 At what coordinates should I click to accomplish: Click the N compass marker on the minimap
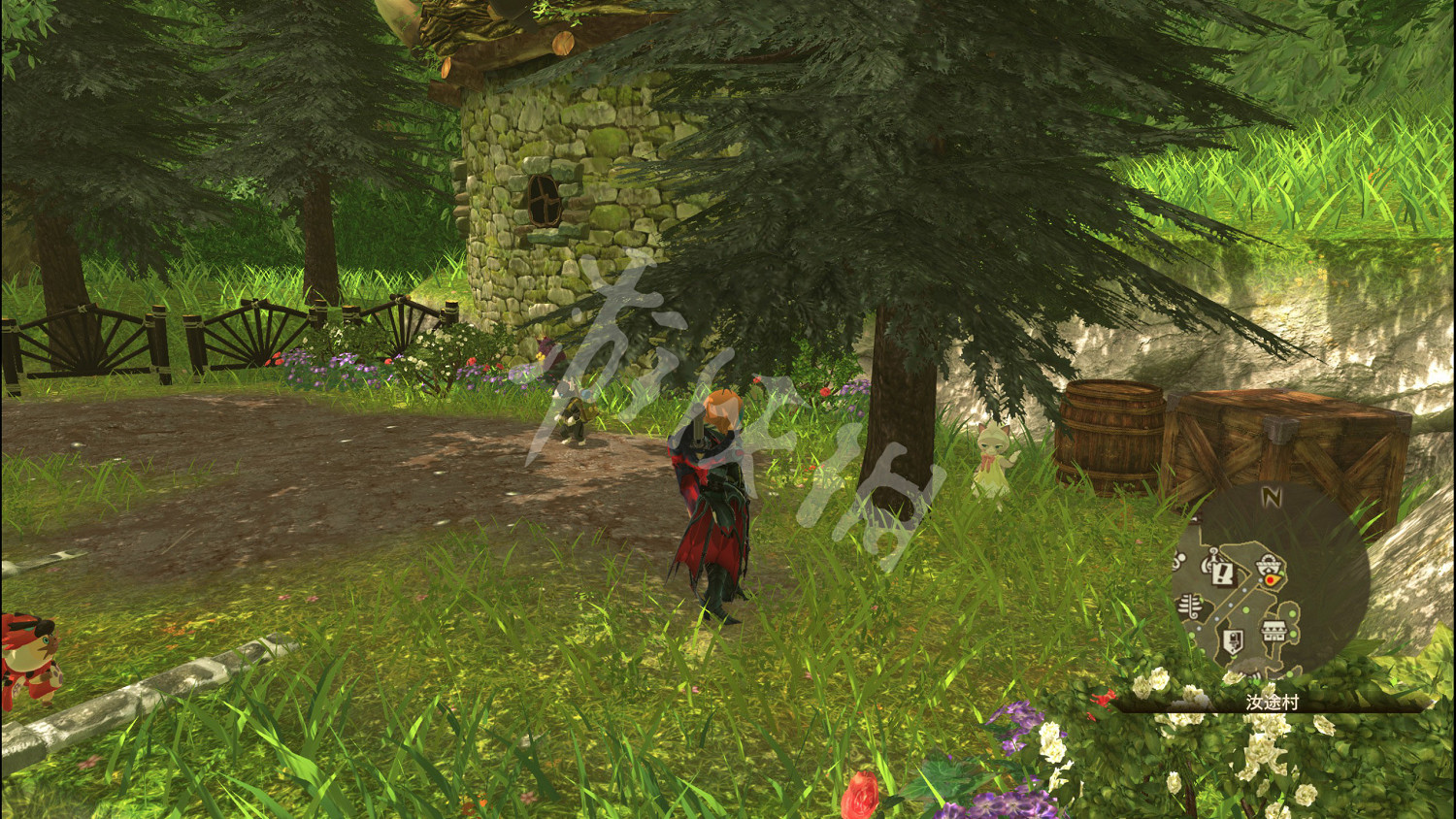tap(1272, 495)
